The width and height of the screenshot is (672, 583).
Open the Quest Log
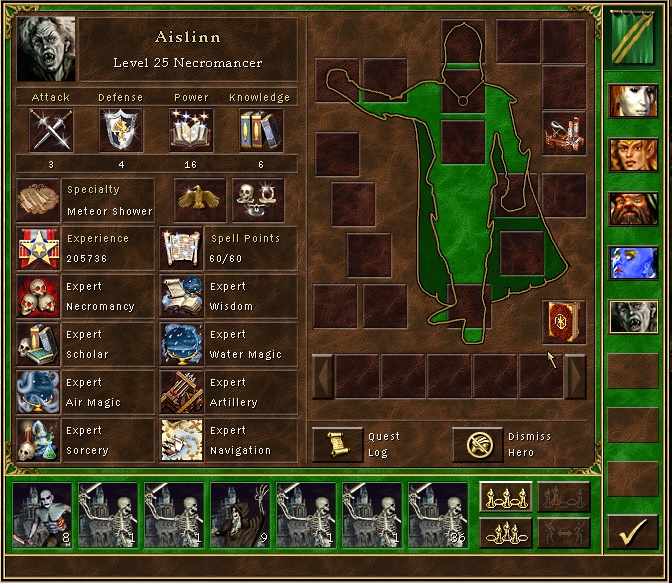tap(337, 444)
